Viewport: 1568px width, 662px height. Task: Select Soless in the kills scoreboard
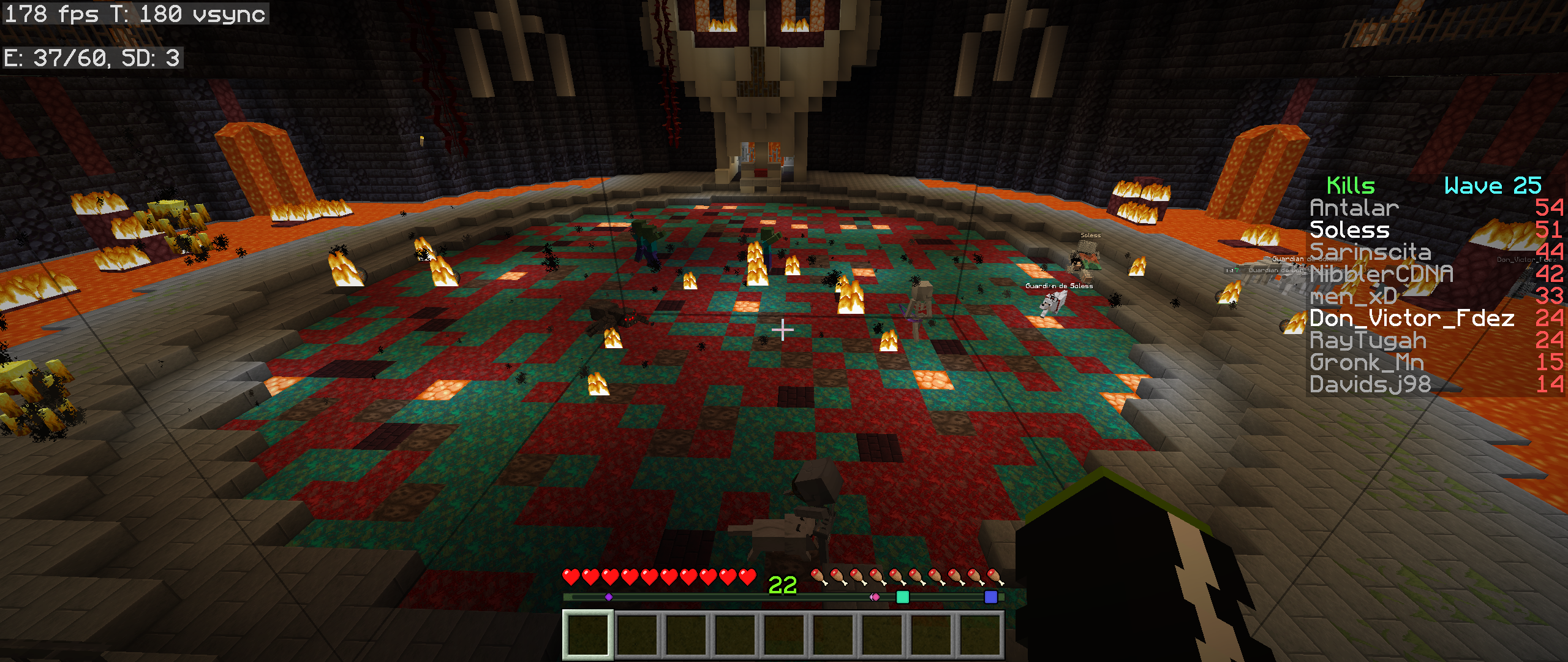pyautogui.click(x=1349, y=230)
